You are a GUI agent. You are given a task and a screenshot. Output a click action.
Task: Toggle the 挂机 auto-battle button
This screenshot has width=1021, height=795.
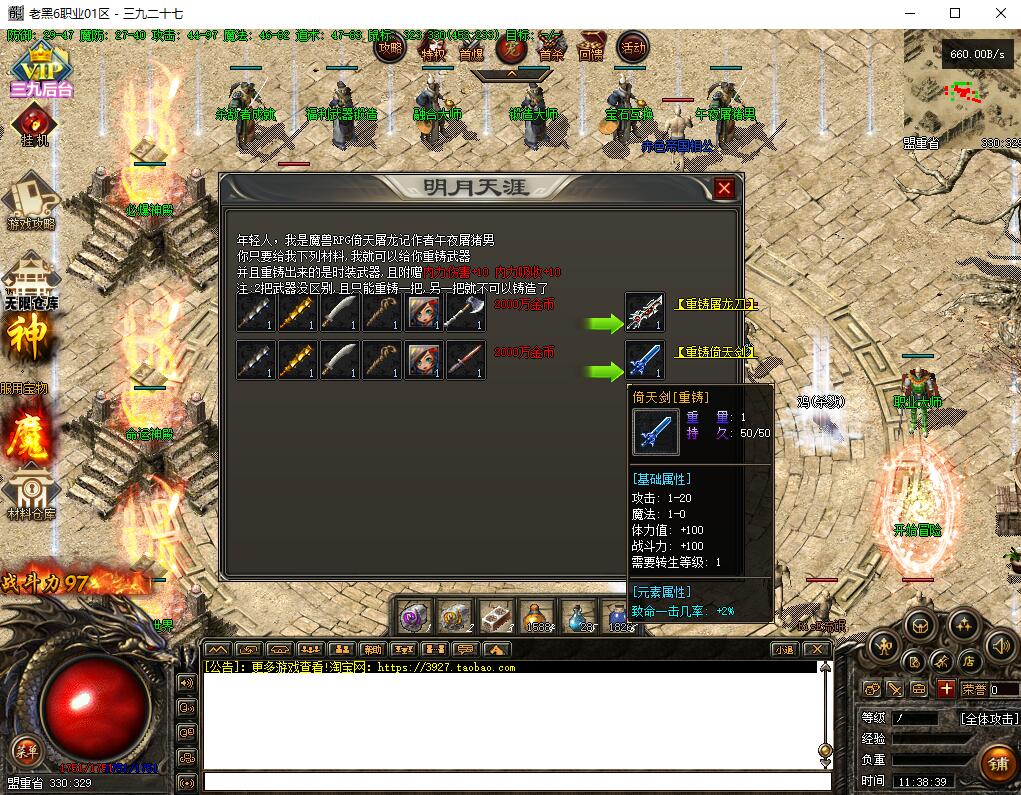[35, 125]
